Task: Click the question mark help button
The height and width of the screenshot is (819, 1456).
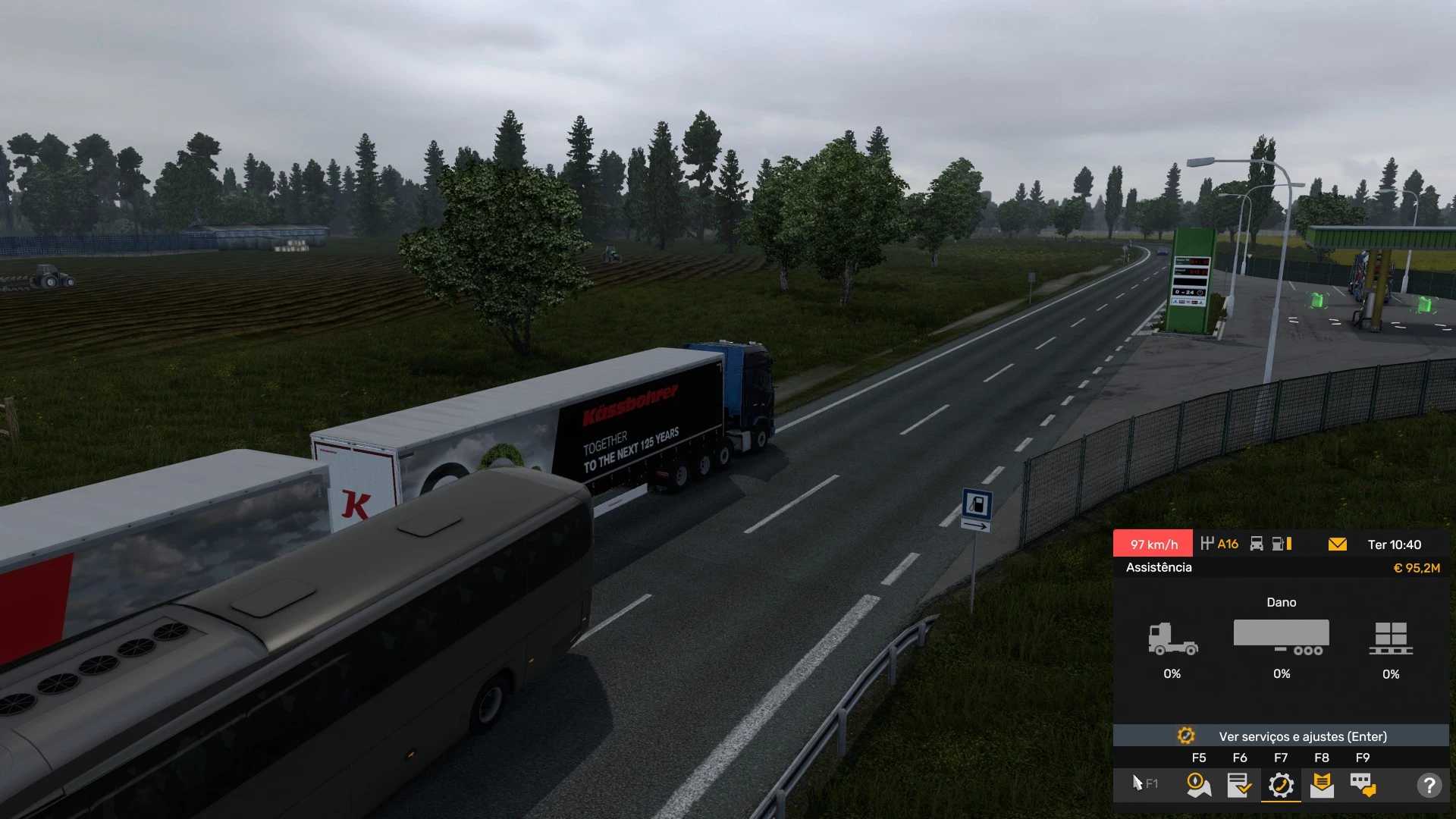Action: click(x=1429, y=785)
